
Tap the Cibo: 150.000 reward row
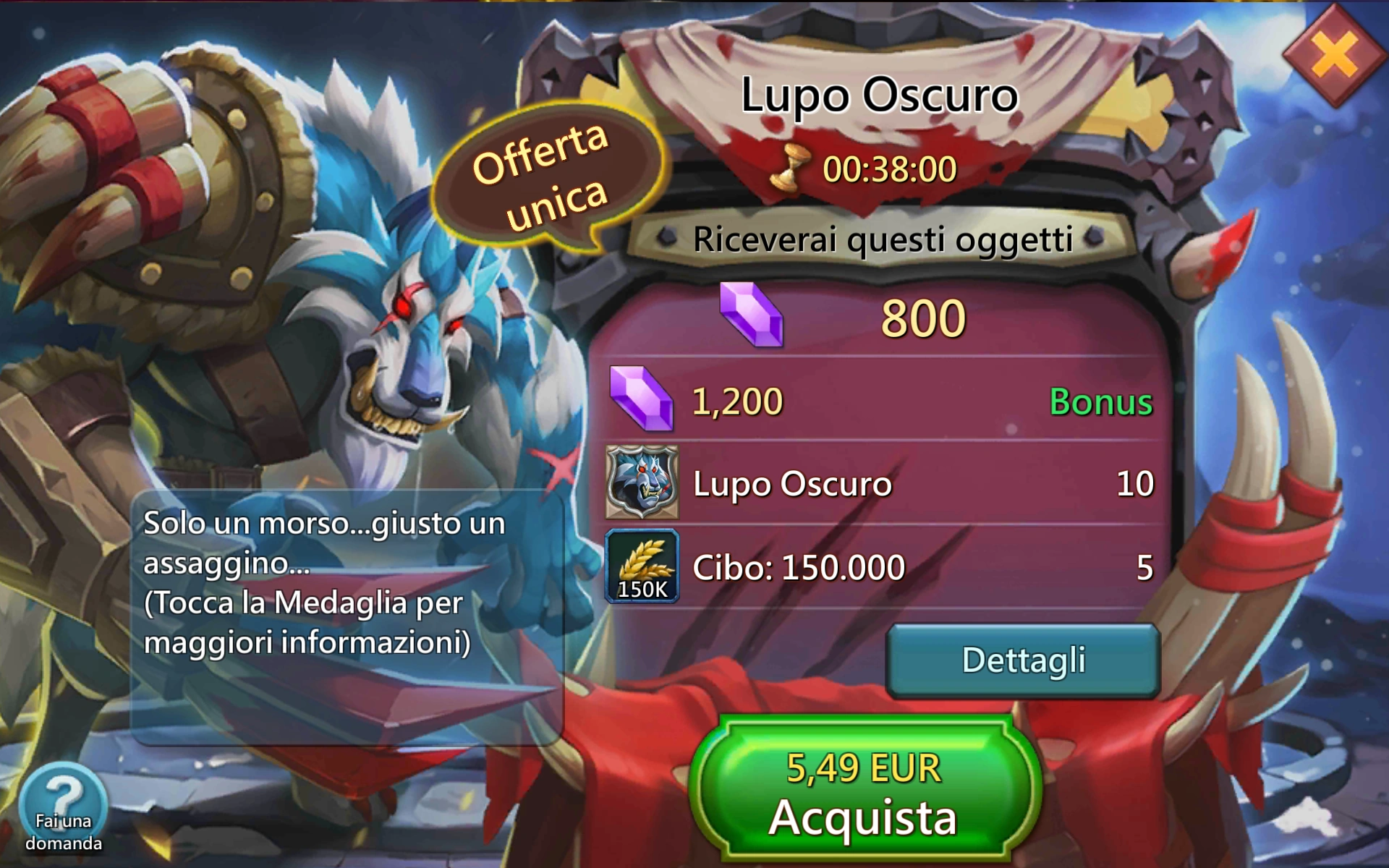point(796,569)
